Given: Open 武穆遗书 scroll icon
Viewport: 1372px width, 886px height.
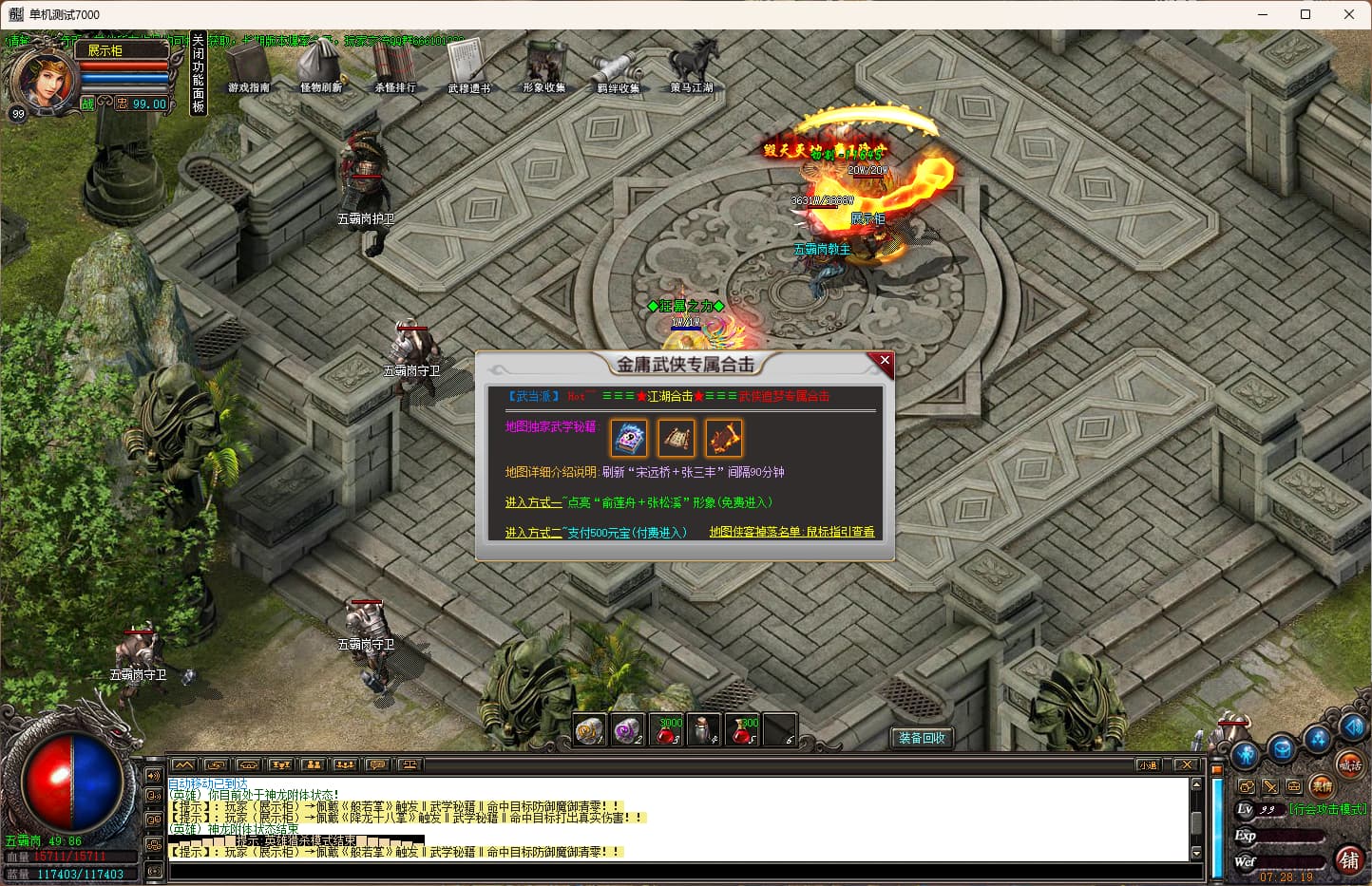Looking at the screenshot, I should tap(468, 68).
